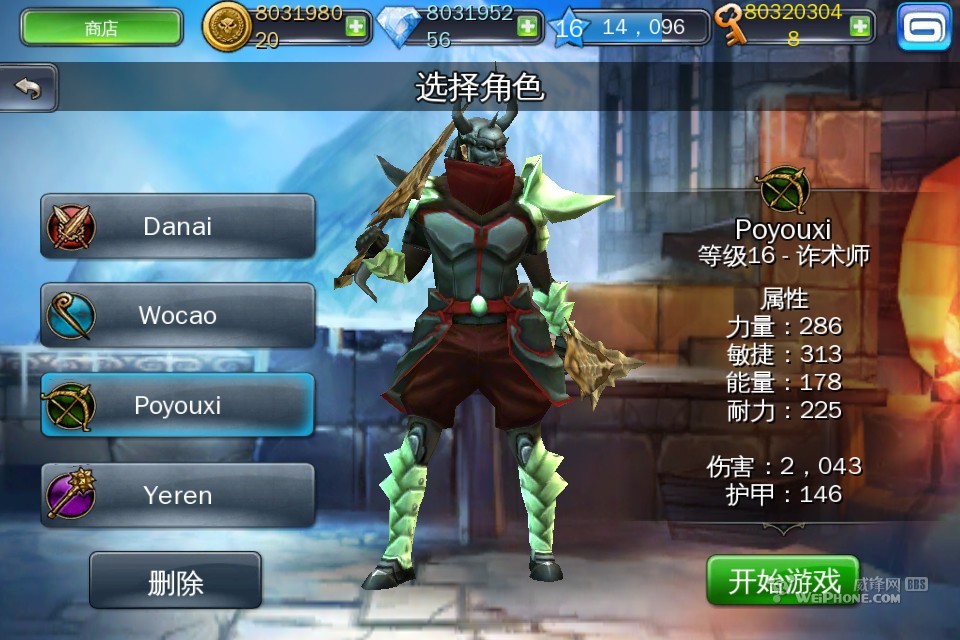This screenshot has height=640, width=960.
Task: Add more diamonds with plus button
Action: coord(527,27)
